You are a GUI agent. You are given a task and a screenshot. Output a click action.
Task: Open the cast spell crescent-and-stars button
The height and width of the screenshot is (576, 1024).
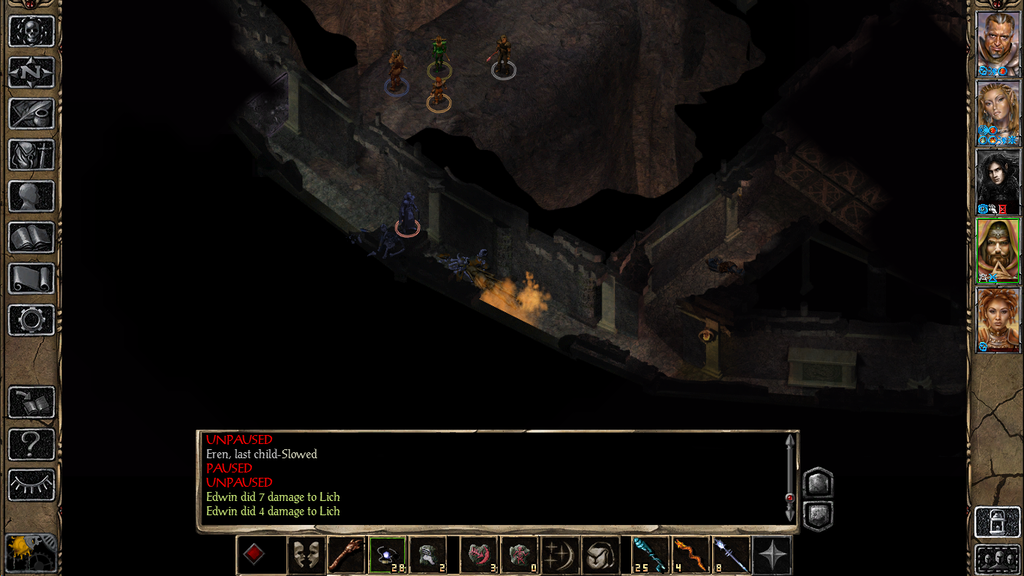click(559, 555)
